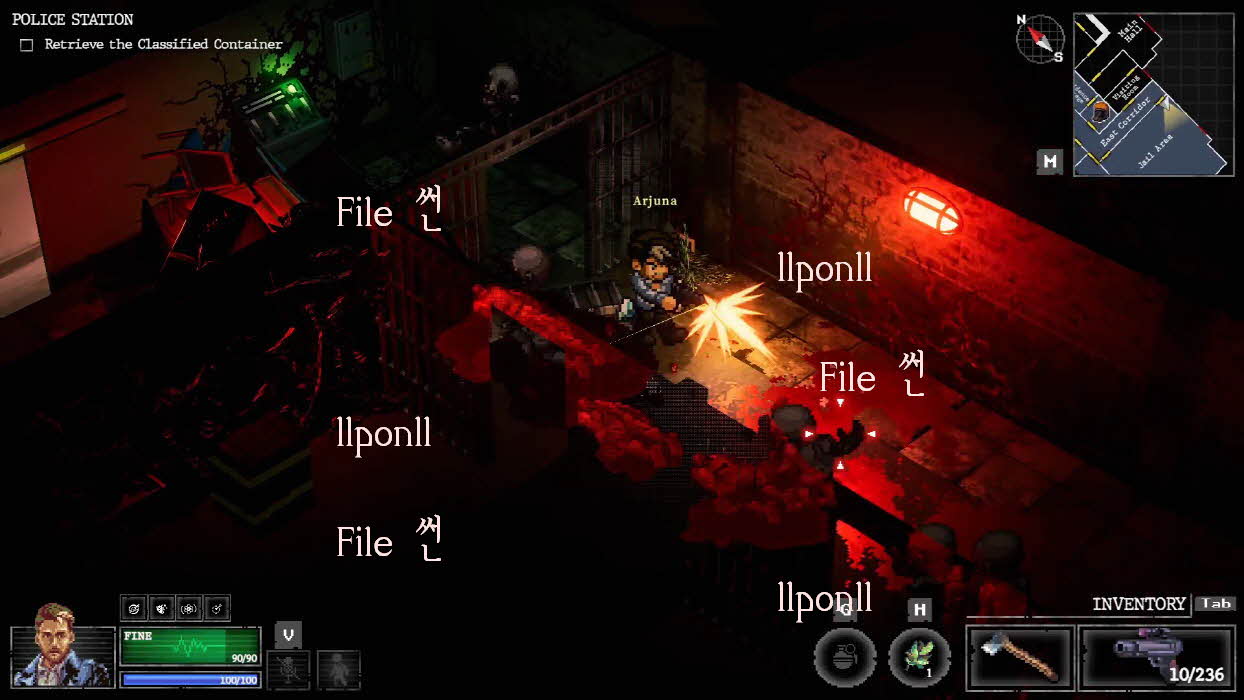Click the Retrieve the Classified Container objective
1244x700 pixels.
point(163,45)
